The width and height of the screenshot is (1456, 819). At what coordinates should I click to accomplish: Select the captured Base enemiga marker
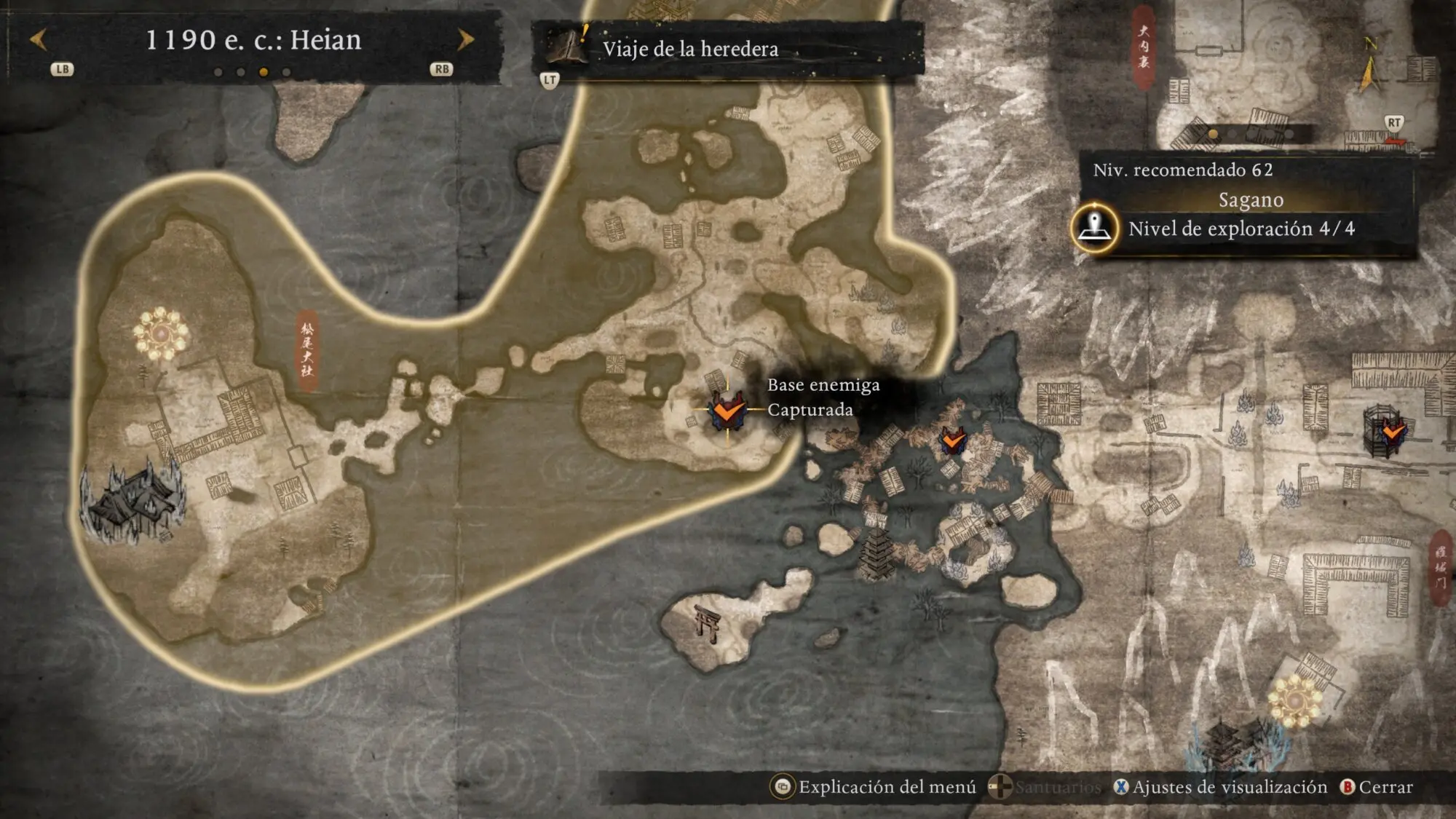tap(727, 410)
